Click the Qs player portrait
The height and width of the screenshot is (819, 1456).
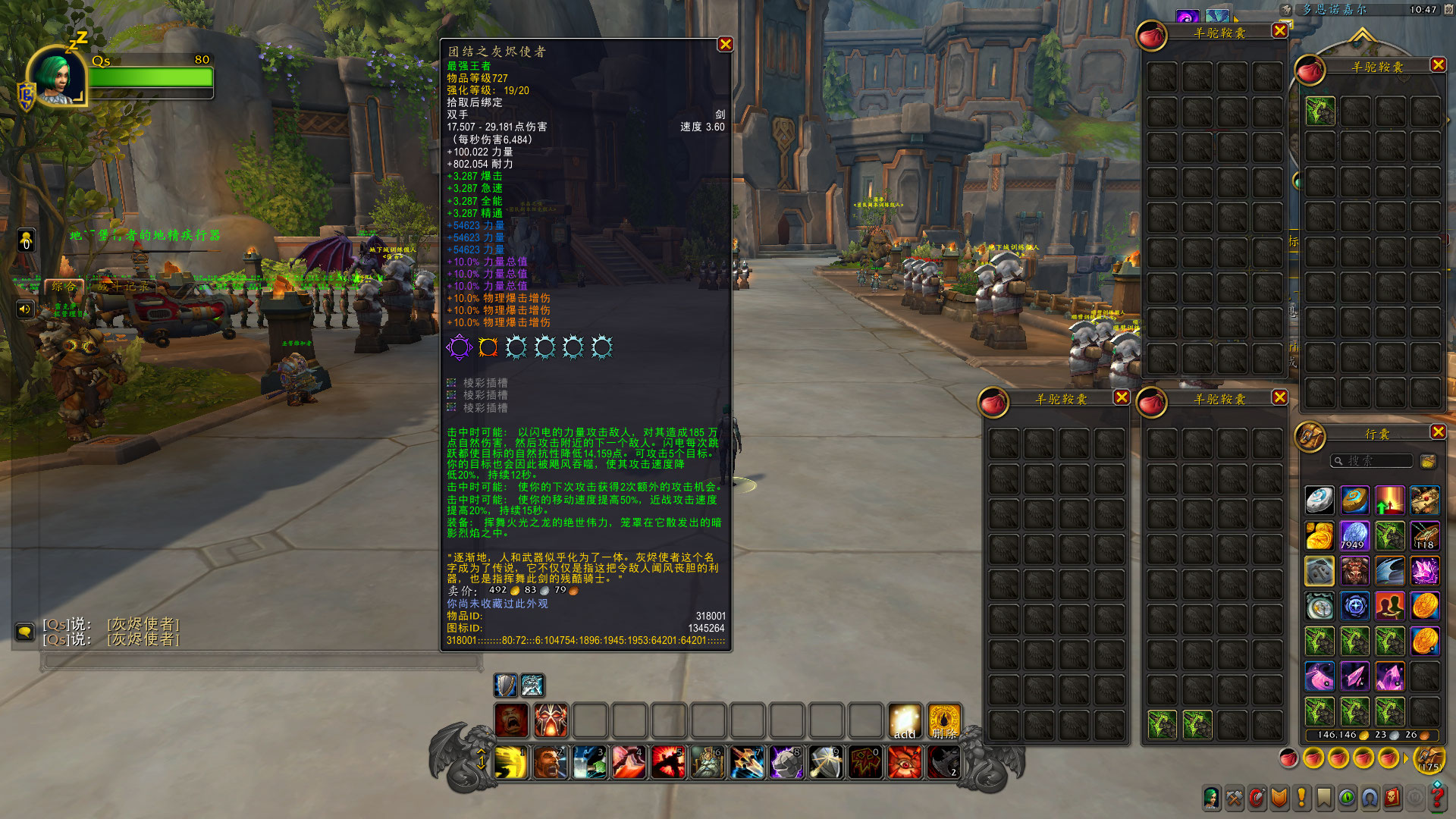tap(58, 76)
